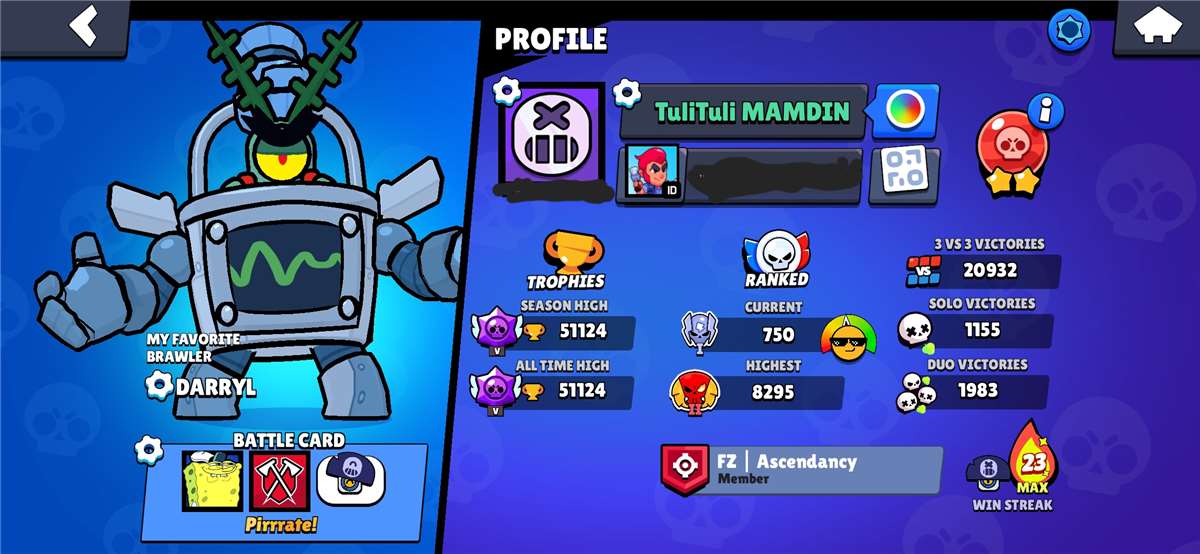Customize the Battle Card with its gear
Image resolution: width=1200 pixels, height=554 pixels.
click(149, 451)
